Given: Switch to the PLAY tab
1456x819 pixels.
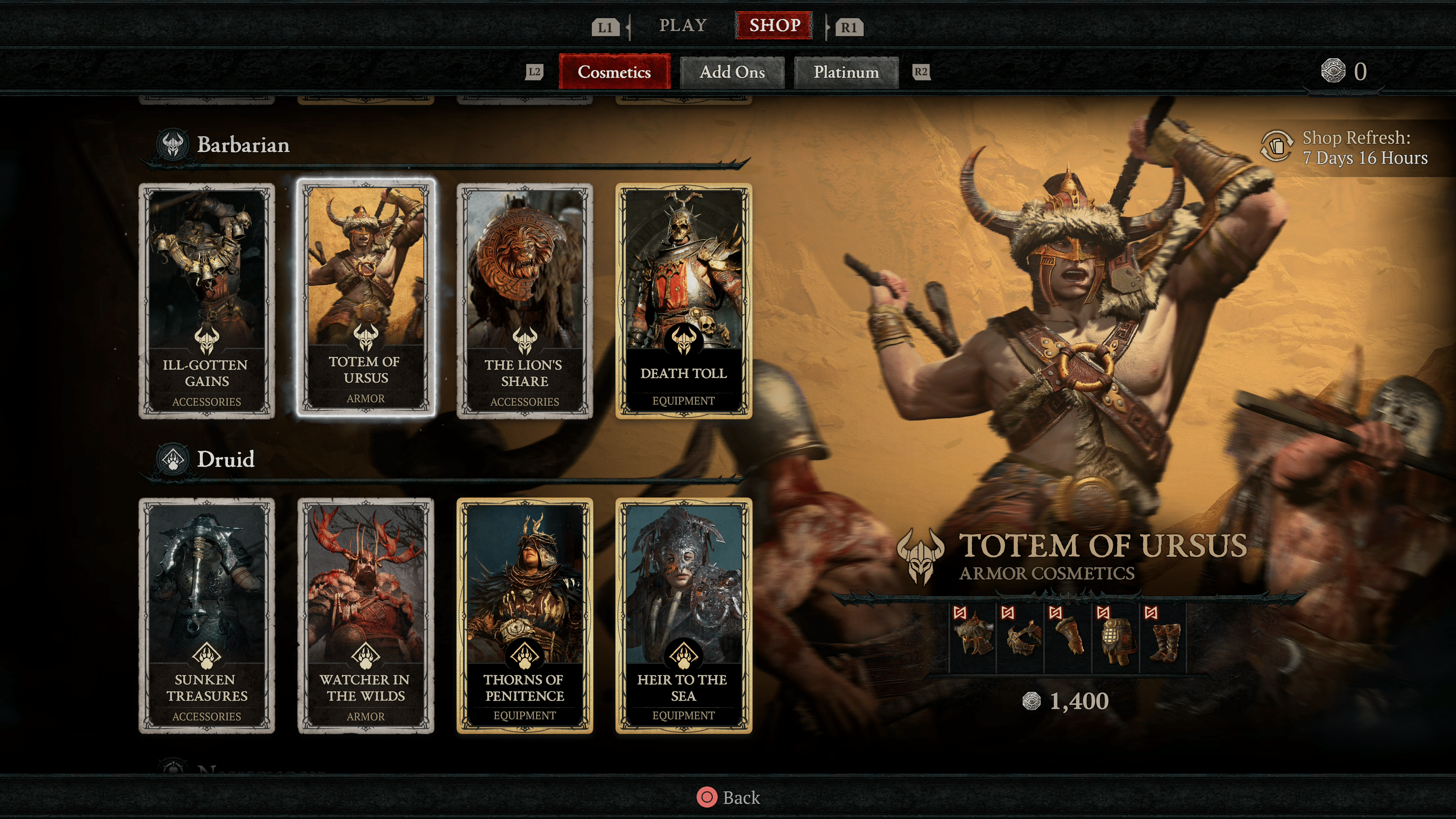Looking at the screenshot, I should [683, 25].
